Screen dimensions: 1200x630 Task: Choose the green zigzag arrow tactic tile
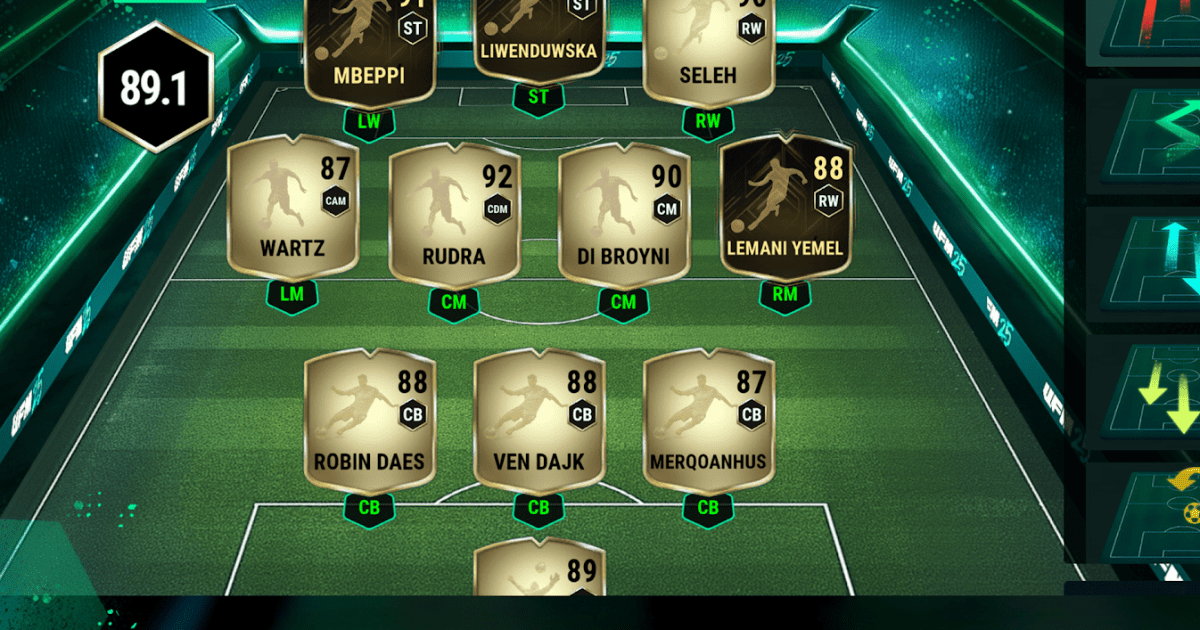[1150, 140]
